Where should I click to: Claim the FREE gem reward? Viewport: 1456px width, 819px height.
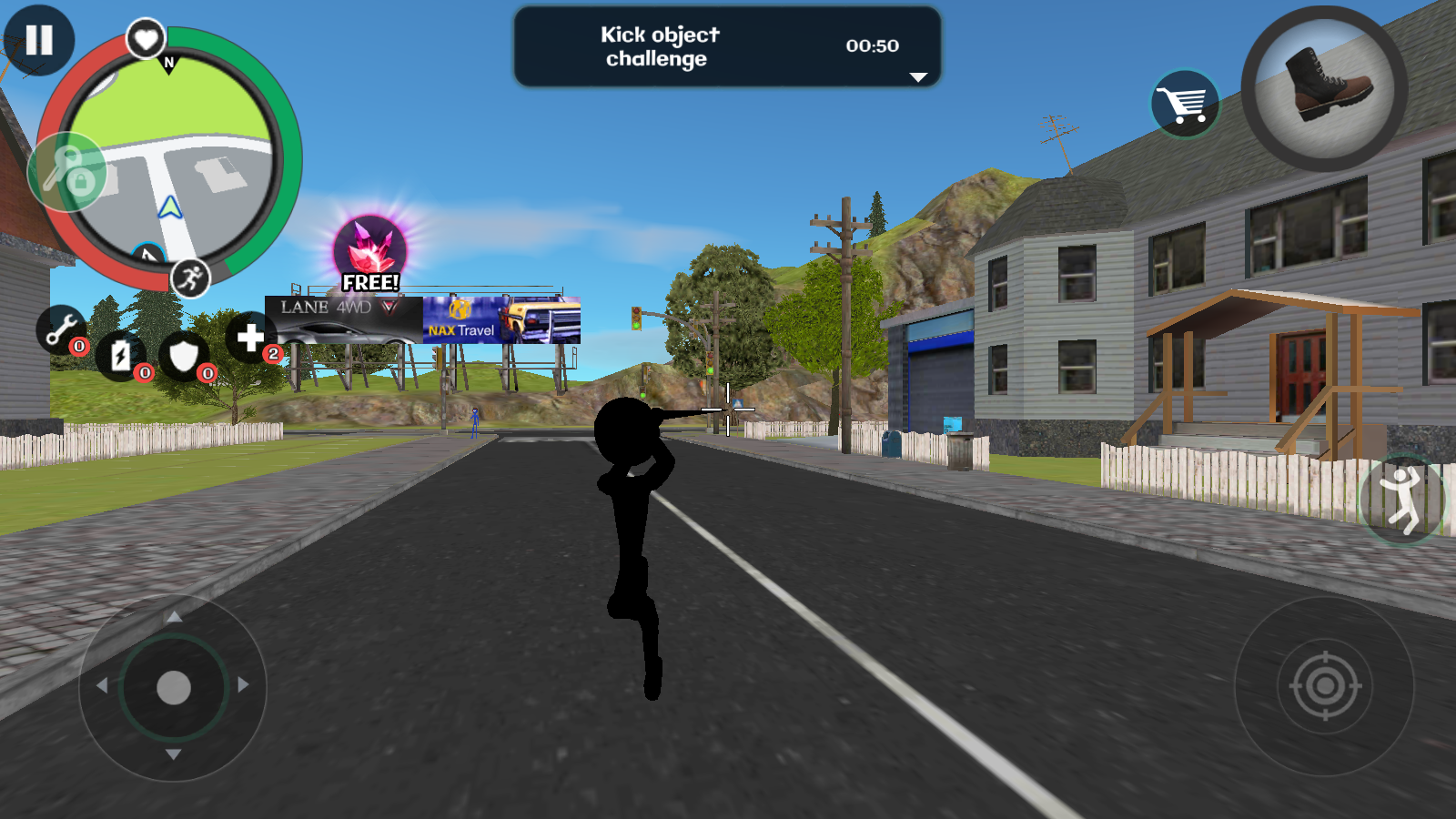[x=370, y=254]
